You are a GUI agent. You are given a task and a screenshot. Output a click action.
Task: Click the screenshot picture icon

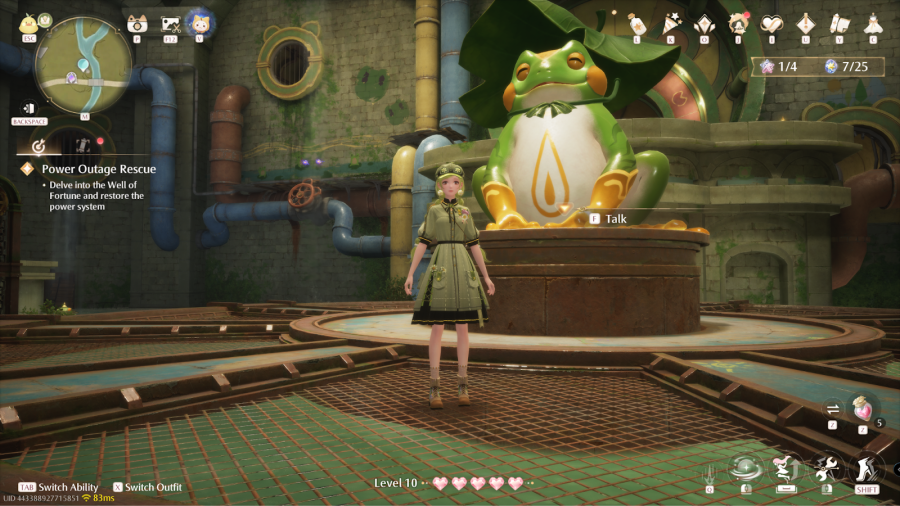(170, 24)
